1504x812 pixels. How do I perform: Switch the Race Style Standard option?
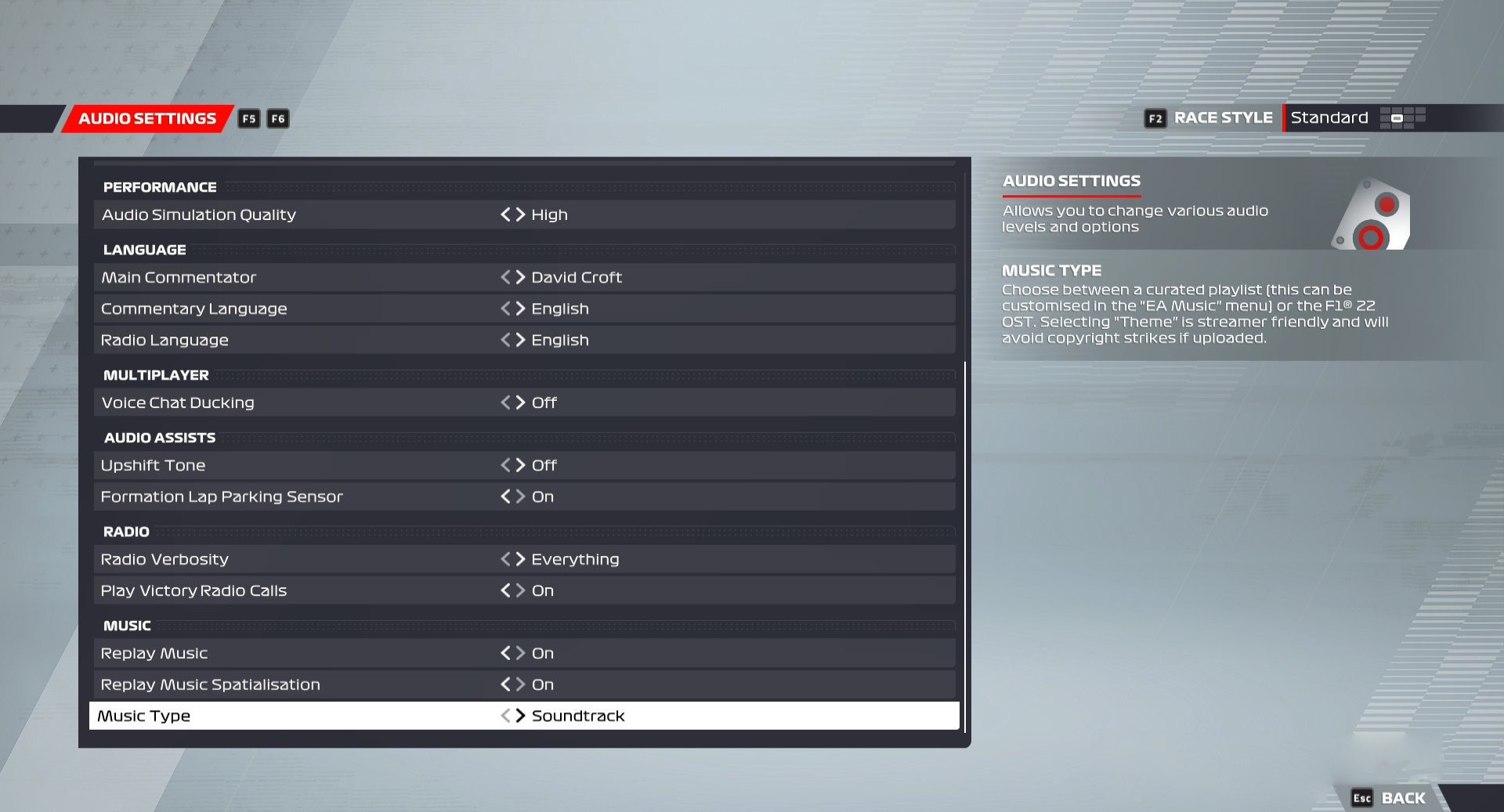[x=1329, y=117]
